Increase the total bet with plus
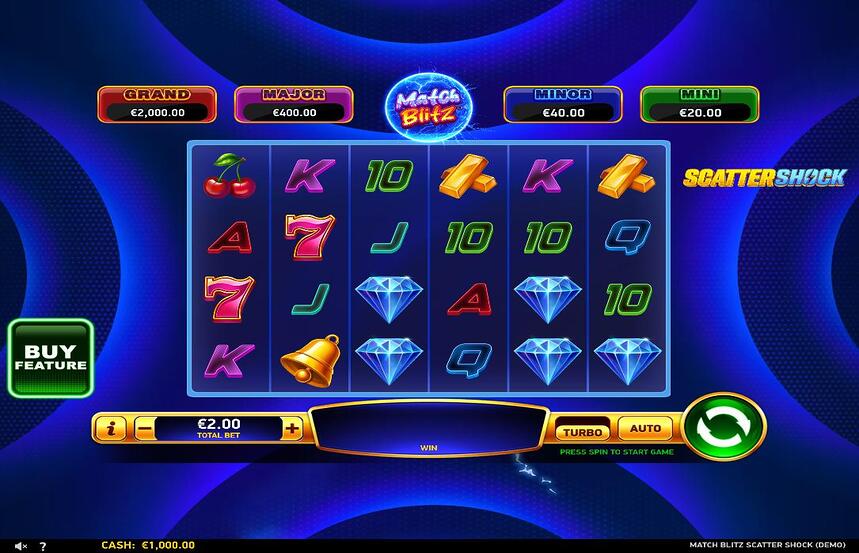Image resolution: width=859 pixels, height=553 pixels. [x=292, y=429]
